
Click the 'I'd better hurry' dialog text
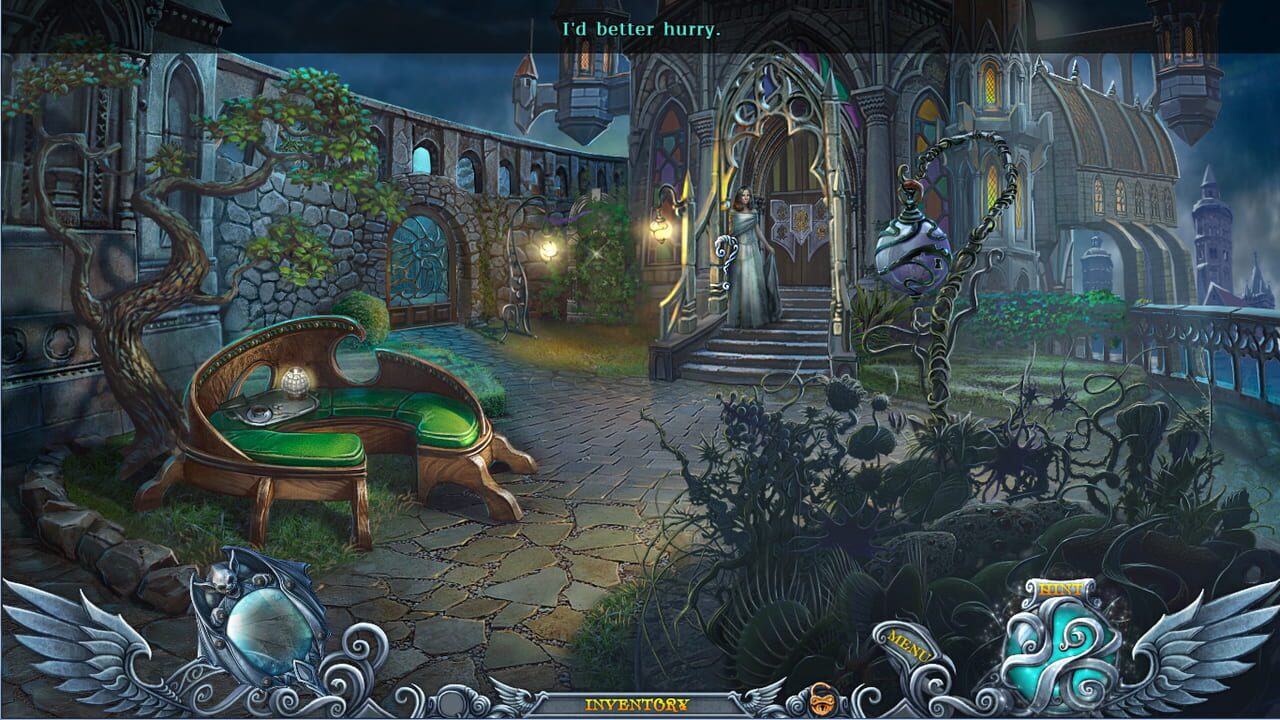pyautogui.click(x=640, y=29)
